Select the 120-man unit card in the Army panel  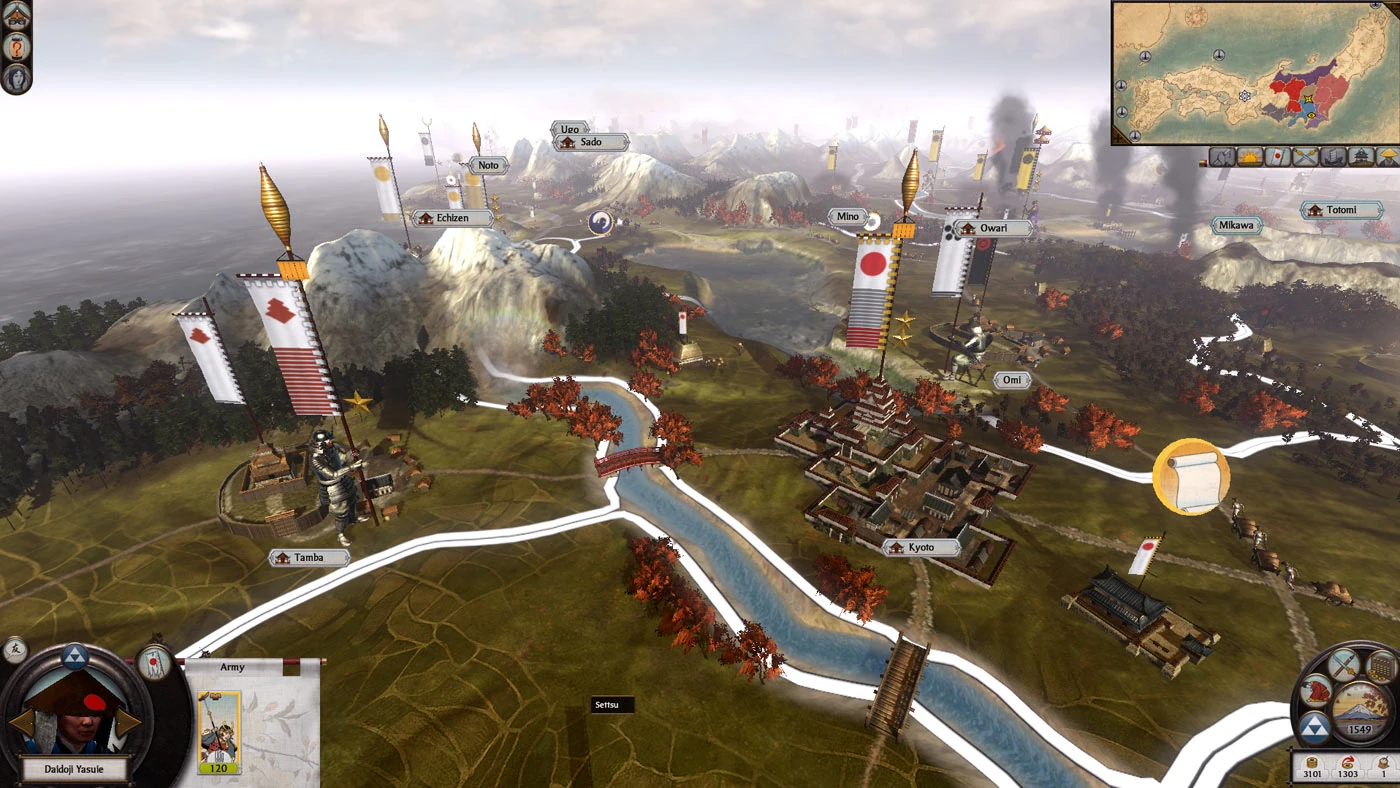point(219,732)
